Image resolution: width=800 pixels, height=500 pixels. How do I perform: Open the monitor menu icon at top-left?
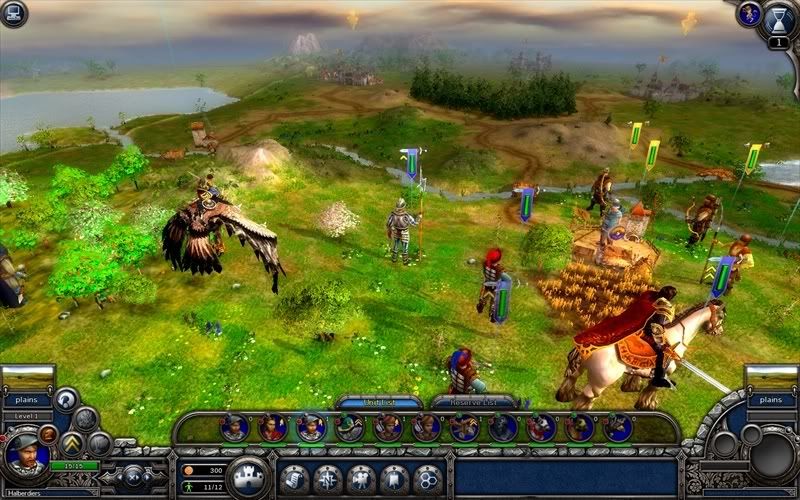pyautogui.click(x=14, y=13)
